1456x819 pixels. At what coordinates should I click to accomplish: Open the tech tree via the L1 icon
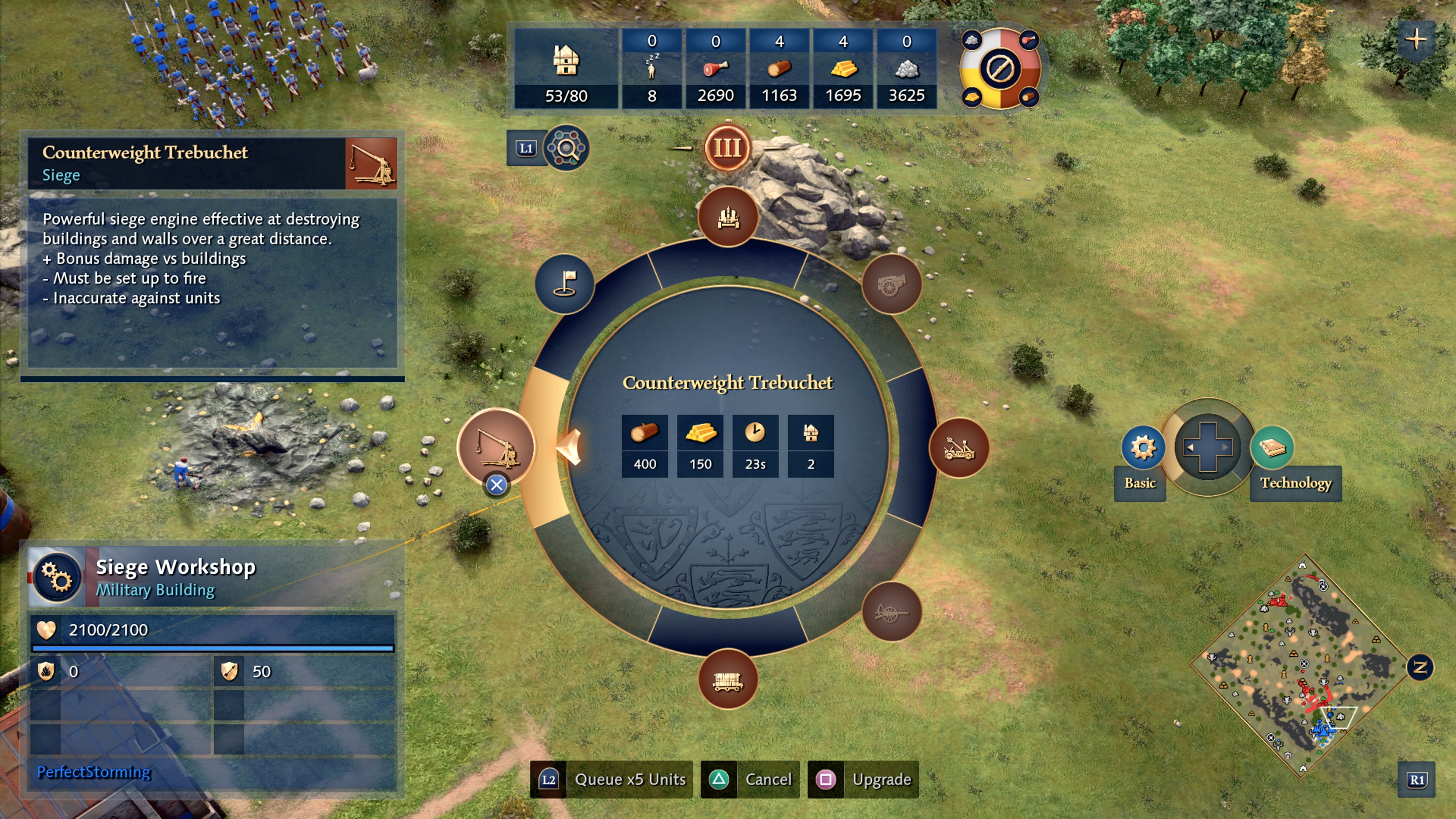pyautogui.click(x=527, y=149)
